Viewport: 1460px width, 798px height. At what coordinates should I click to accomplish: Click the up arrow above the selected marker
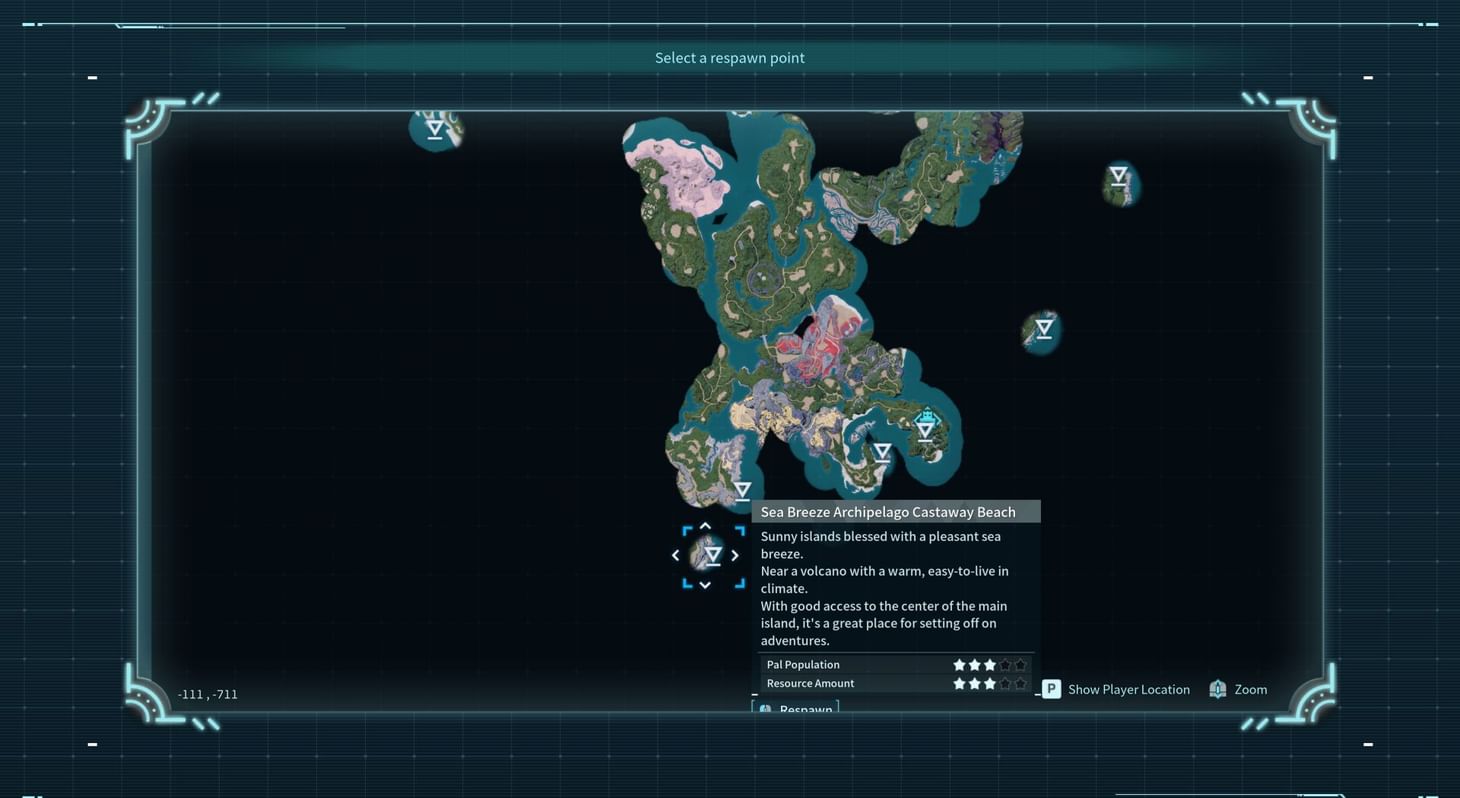(x=705, y=525)
